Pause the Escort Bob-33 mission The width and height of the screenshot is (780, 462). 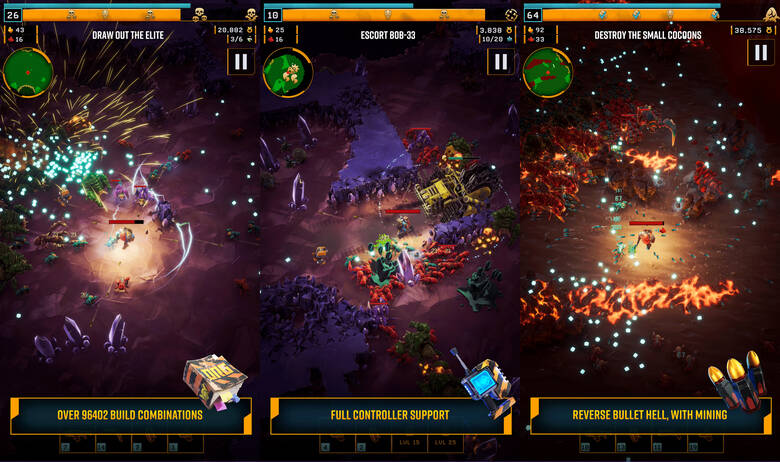[x=499, y=61]
